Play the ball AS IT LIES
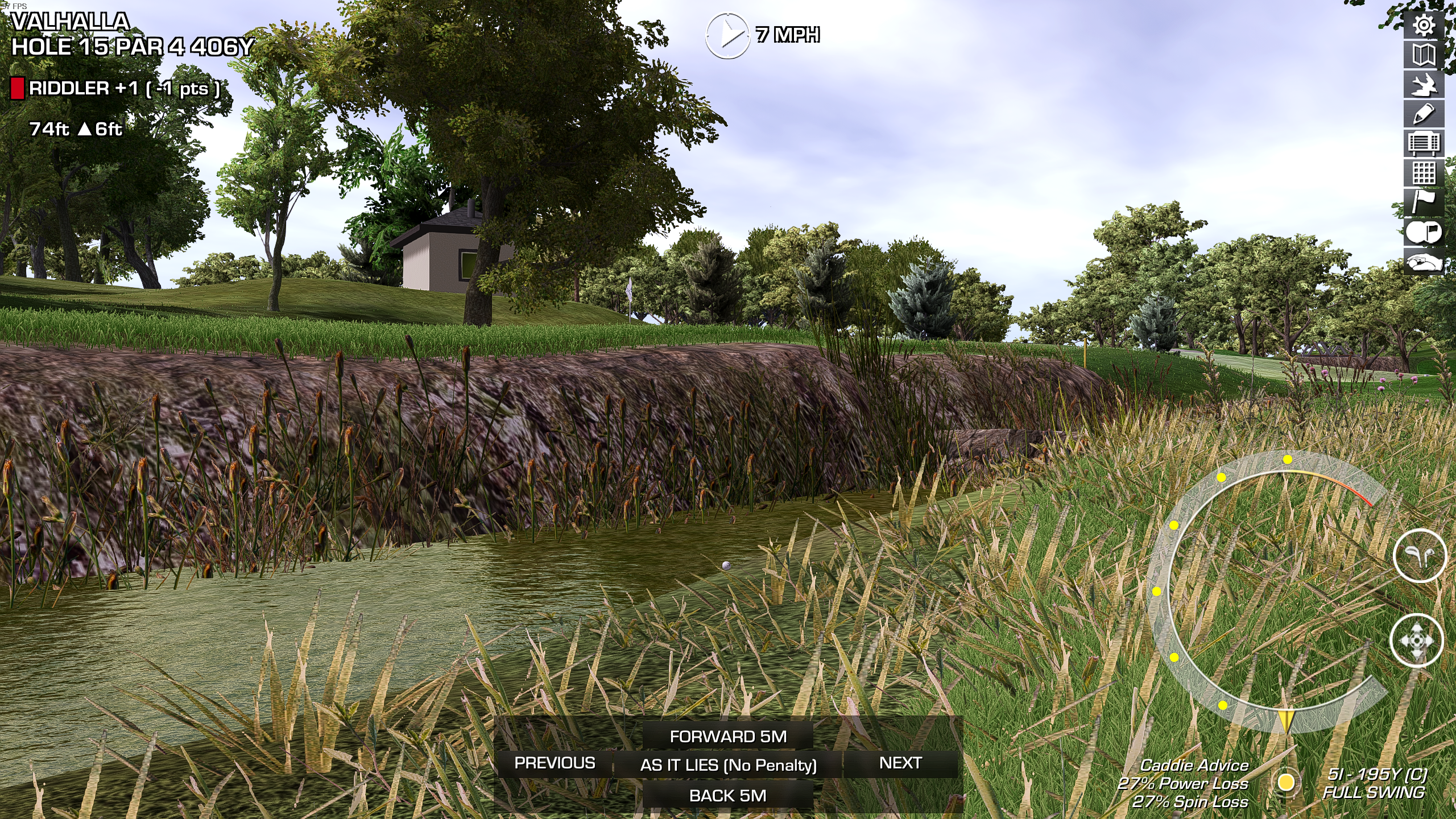Image resolution: width=1456 pixels, height=819 pixels. 728,765
